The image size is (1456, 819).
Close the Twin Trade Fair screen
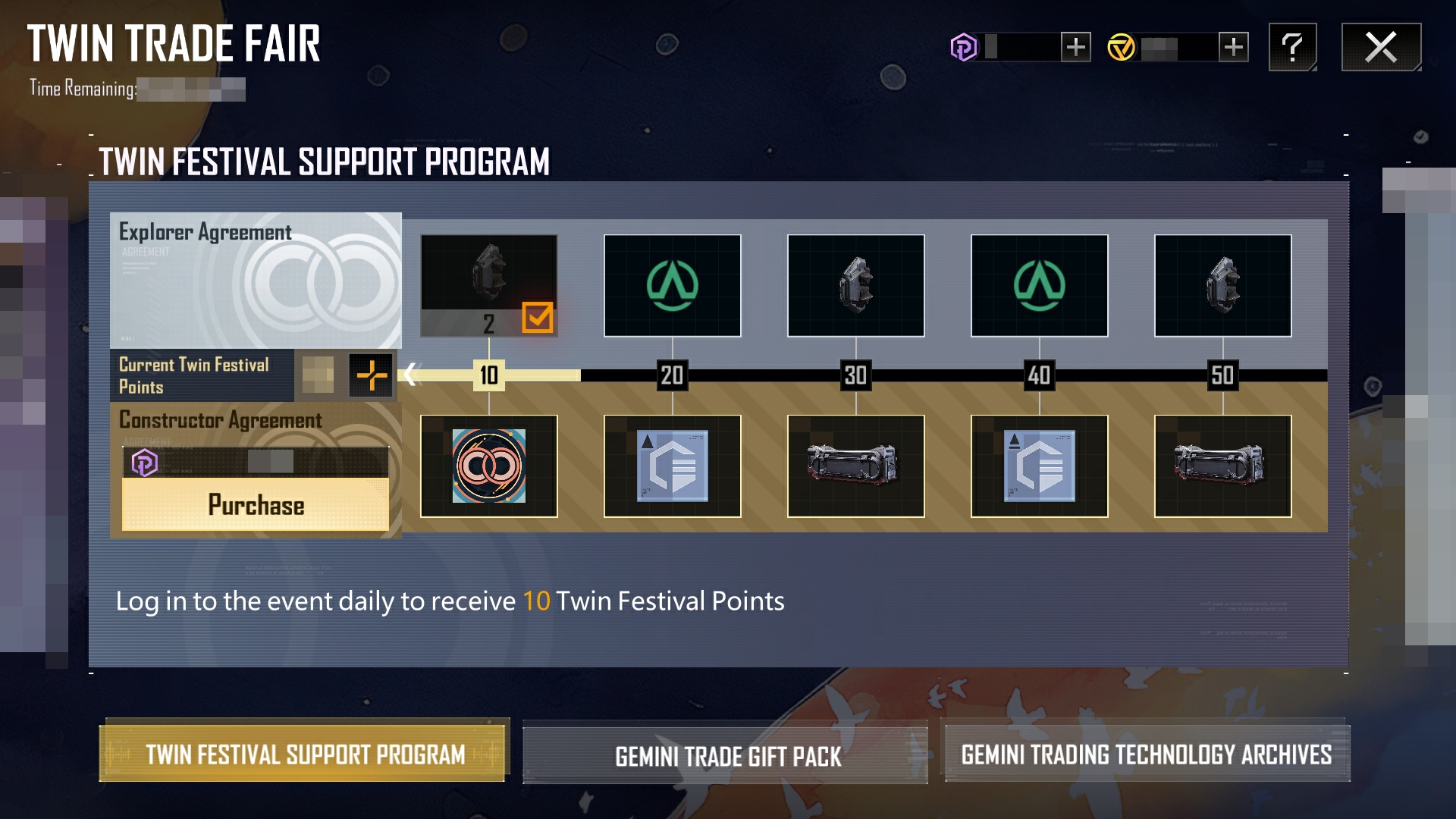tap(1381, 47)
